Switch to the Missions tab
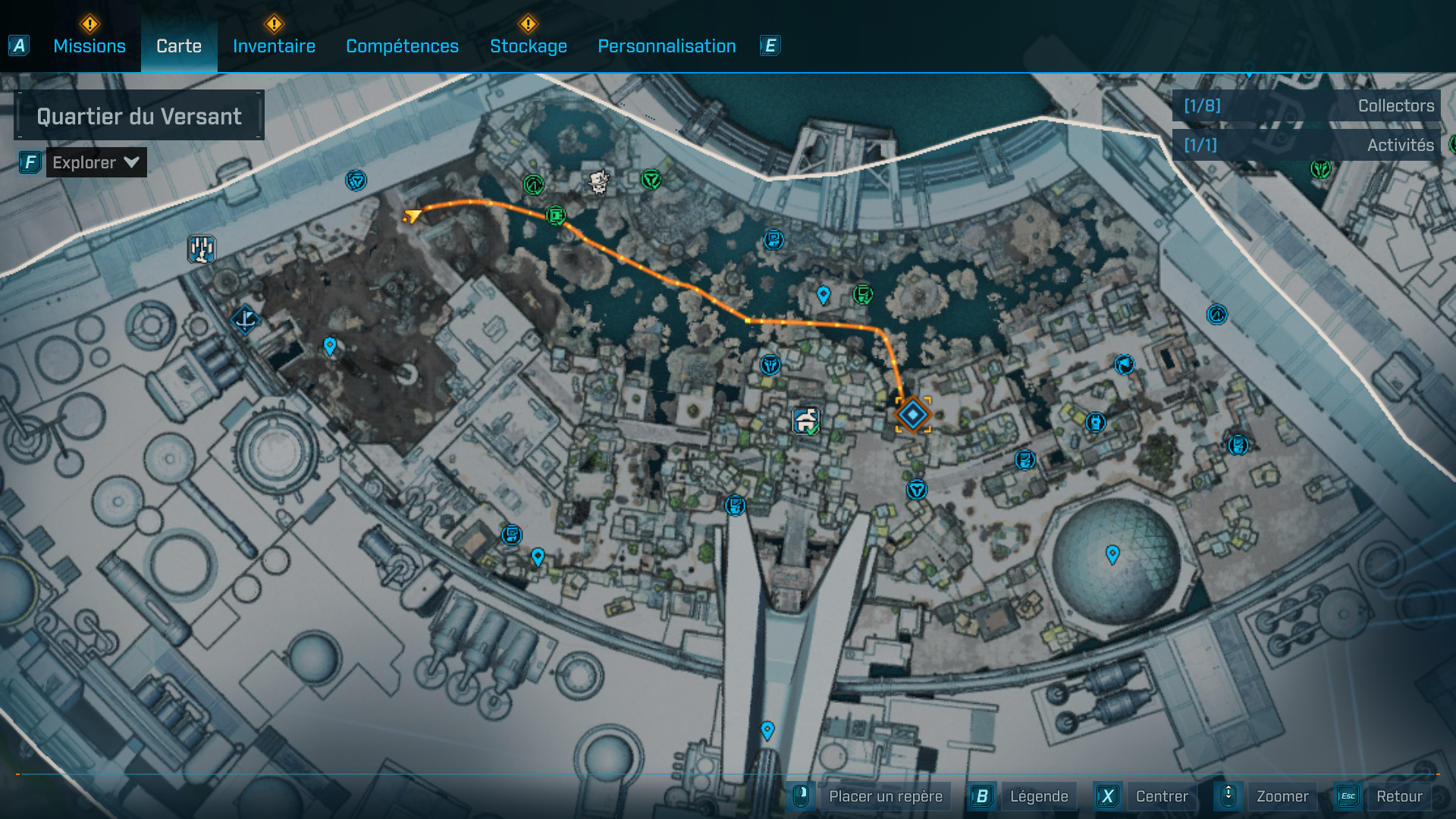1456x819 pixels. (x=89, y=45)
